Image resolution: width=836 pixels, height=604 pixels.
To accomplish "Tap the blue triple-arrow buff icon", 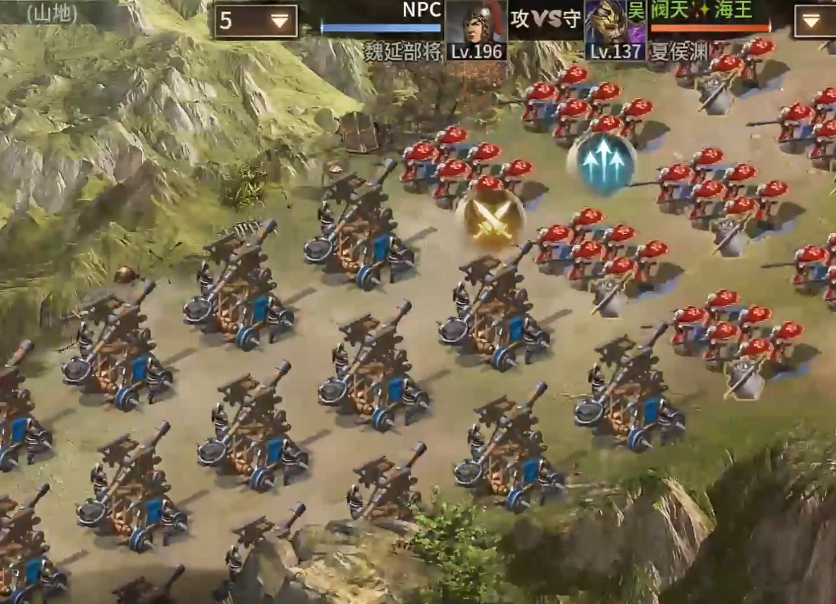I will [601, 163].
